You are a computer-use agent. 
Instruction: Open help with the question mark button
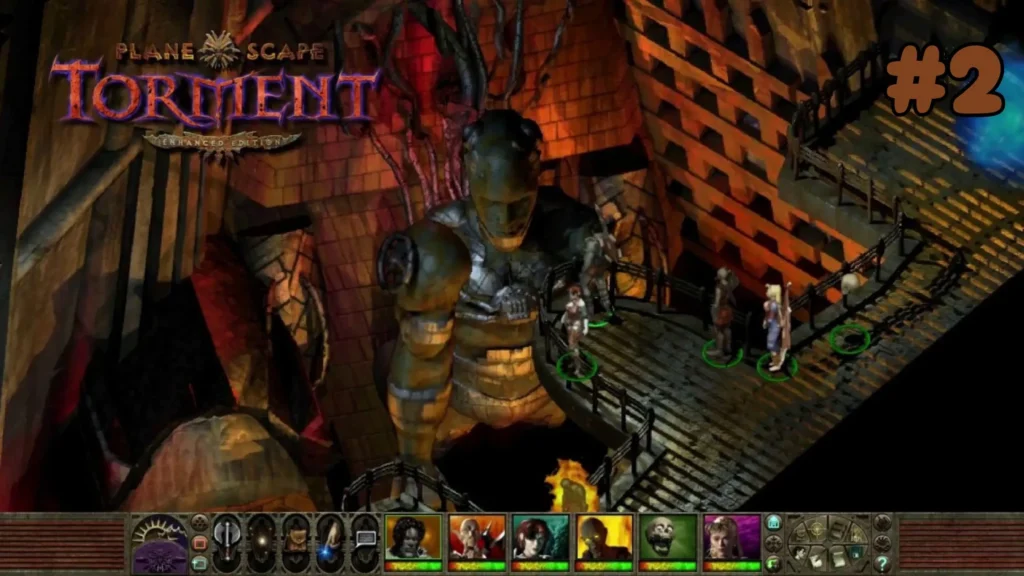[x=881, y=564]
